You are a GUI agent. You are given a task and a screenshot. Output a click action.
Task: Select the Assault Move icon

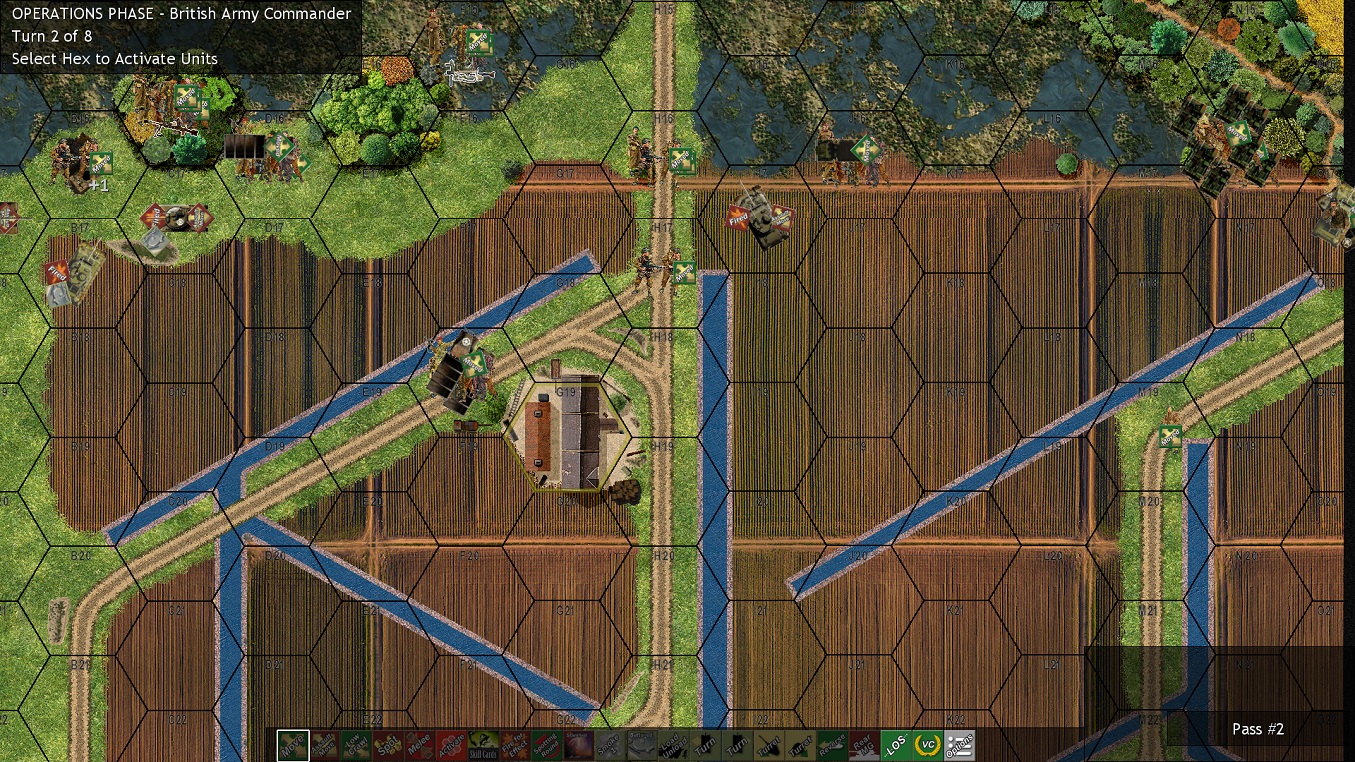(325, 745)
